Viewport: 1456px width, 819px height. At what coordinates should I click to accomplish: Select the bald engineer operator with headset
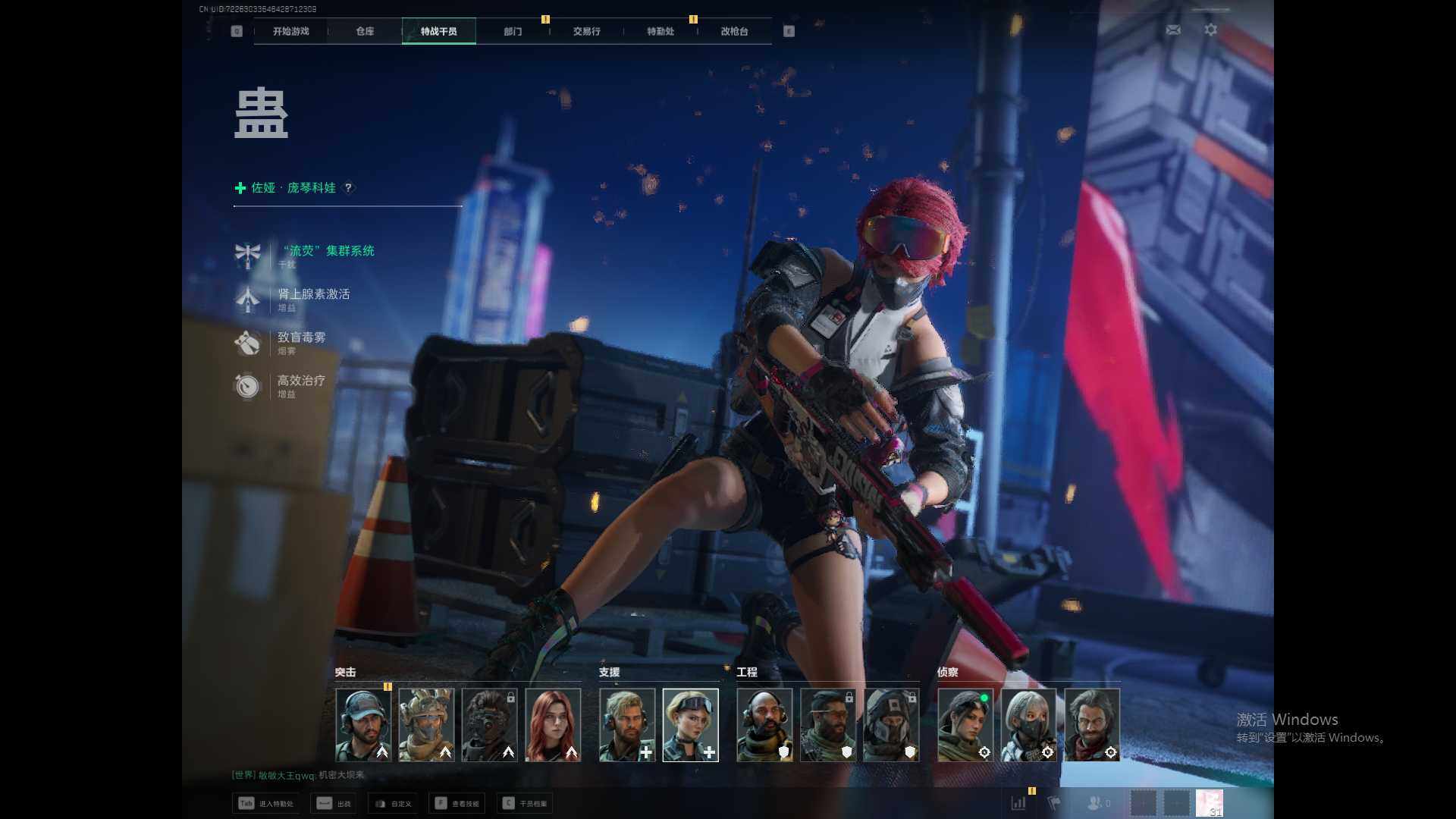pyautogui.click(x=764, y=724)
